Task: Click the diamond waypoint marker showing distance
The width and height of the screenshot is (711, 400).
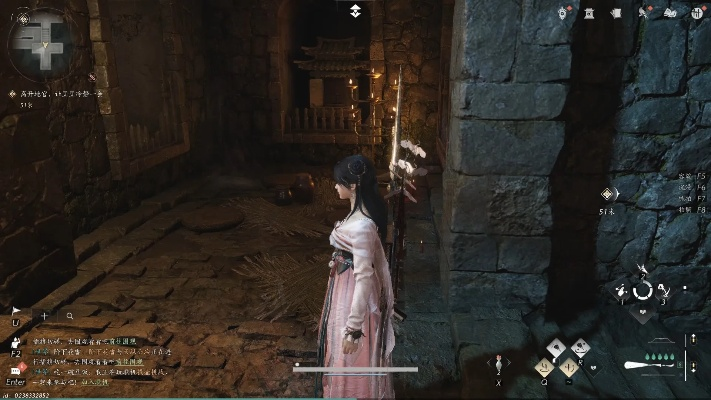Action: click(605, 194)
